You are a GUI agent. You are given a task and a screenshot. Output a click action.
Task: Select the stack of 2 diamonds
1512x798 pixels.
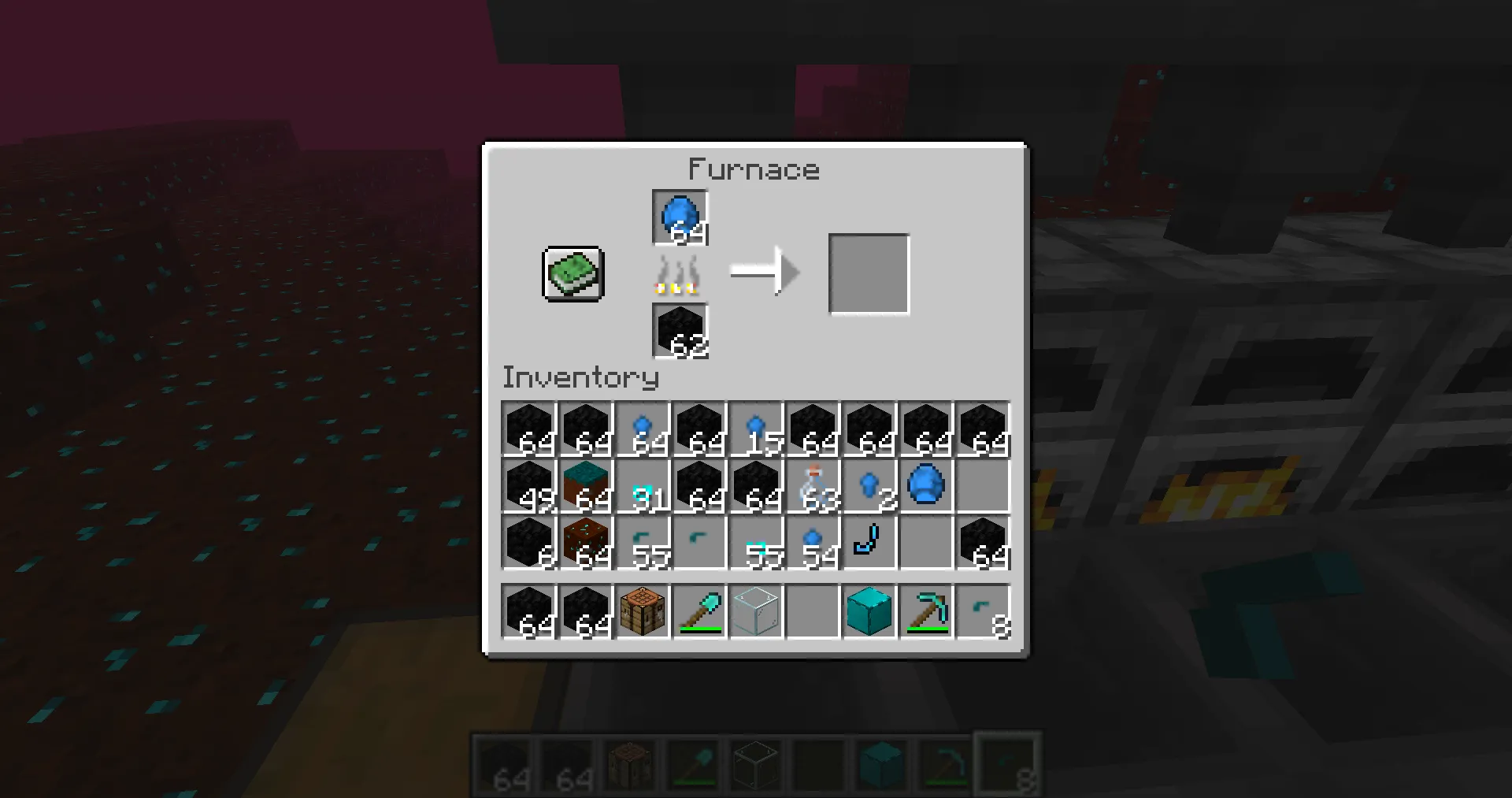[869, 485]
